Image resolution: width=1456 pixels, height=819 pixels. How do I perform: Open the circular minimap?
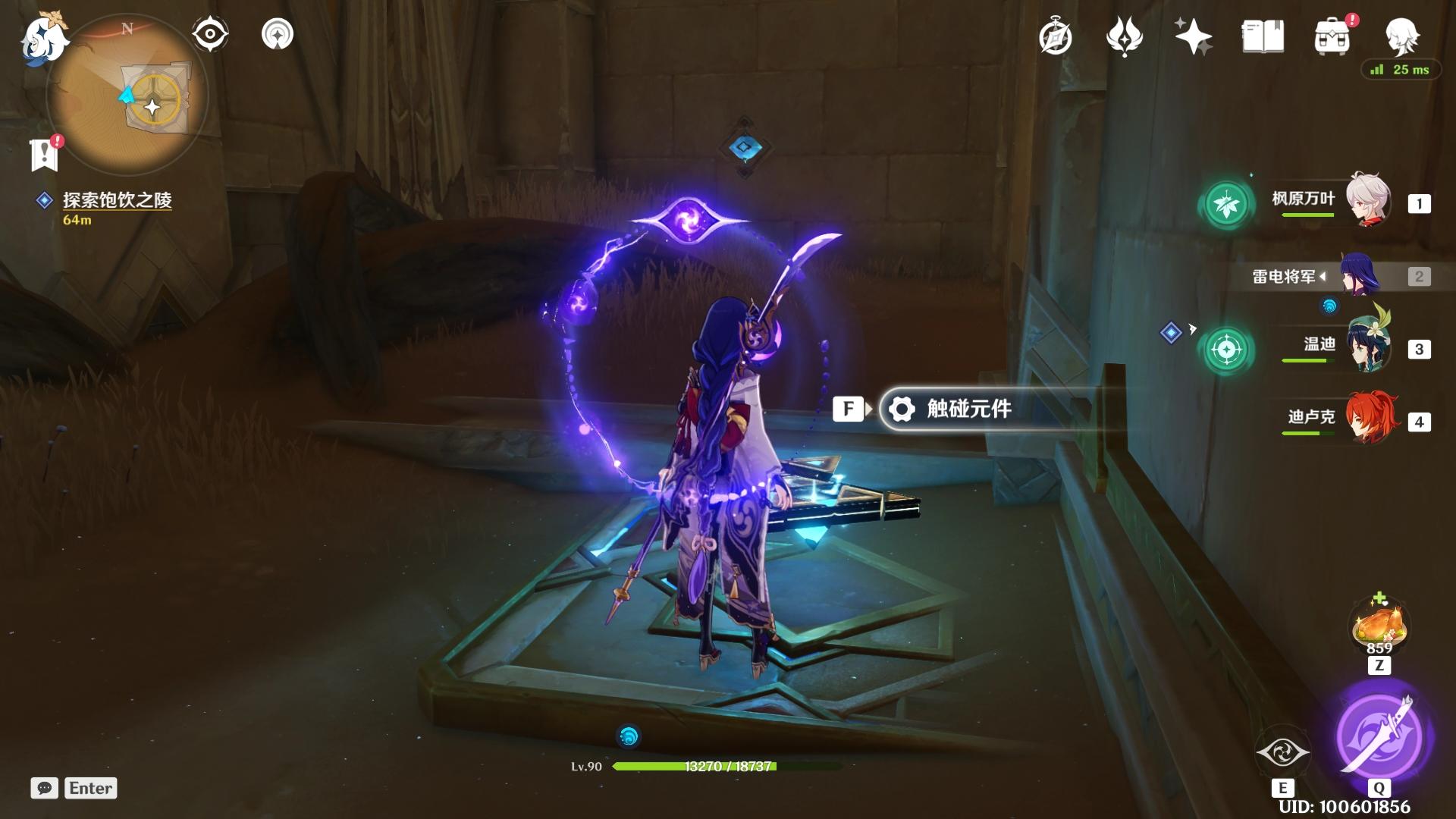pos(127,96)
